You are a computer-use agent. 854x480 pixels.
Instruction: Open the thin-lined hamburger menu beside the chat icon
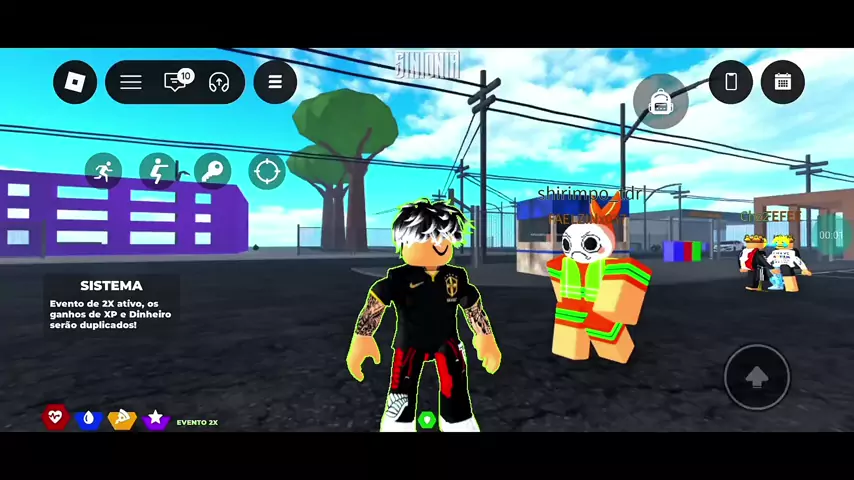pyautogui.click(x=131, y=82)
